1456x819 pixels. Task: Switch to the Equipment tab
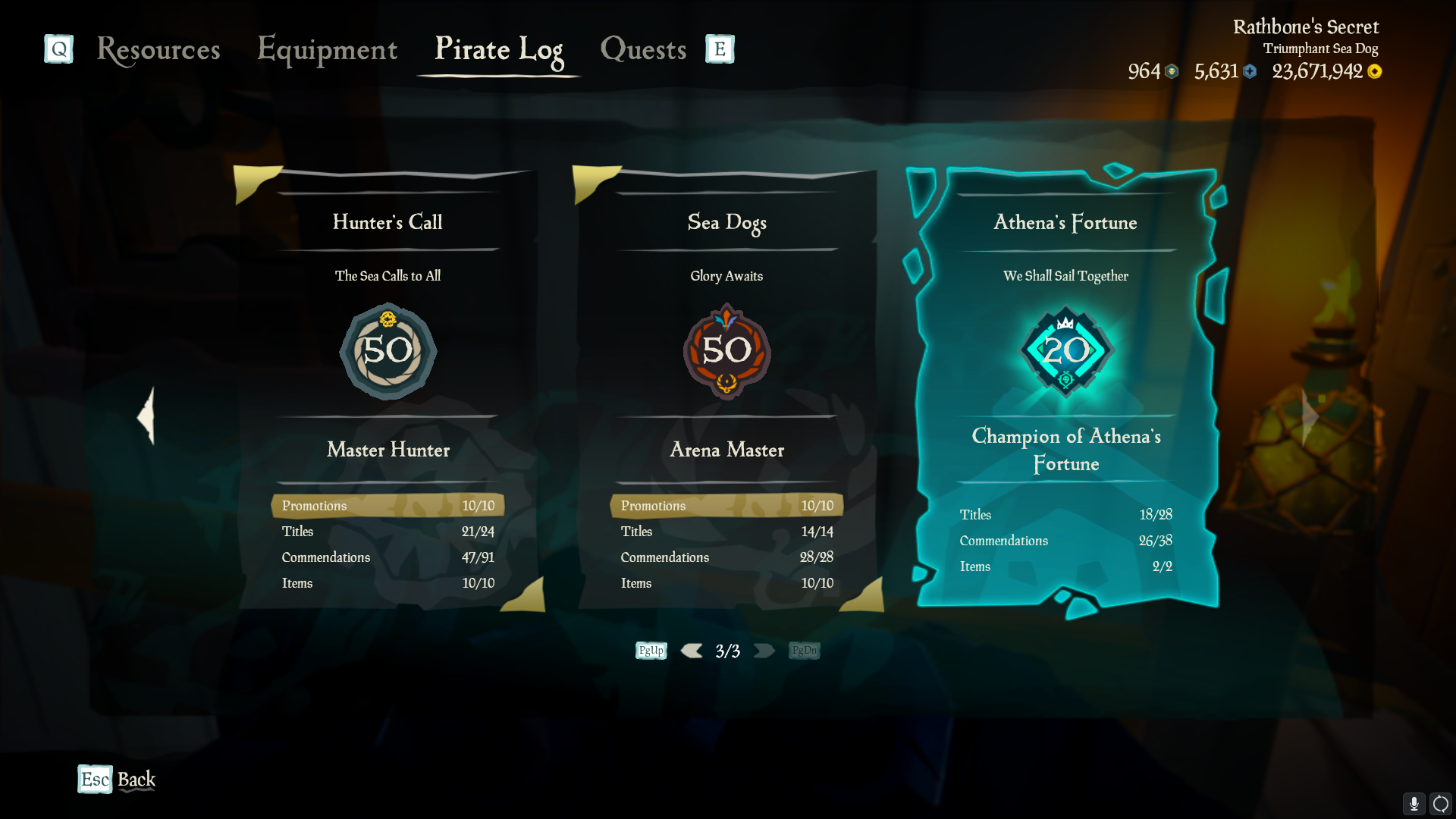point(327,50)
